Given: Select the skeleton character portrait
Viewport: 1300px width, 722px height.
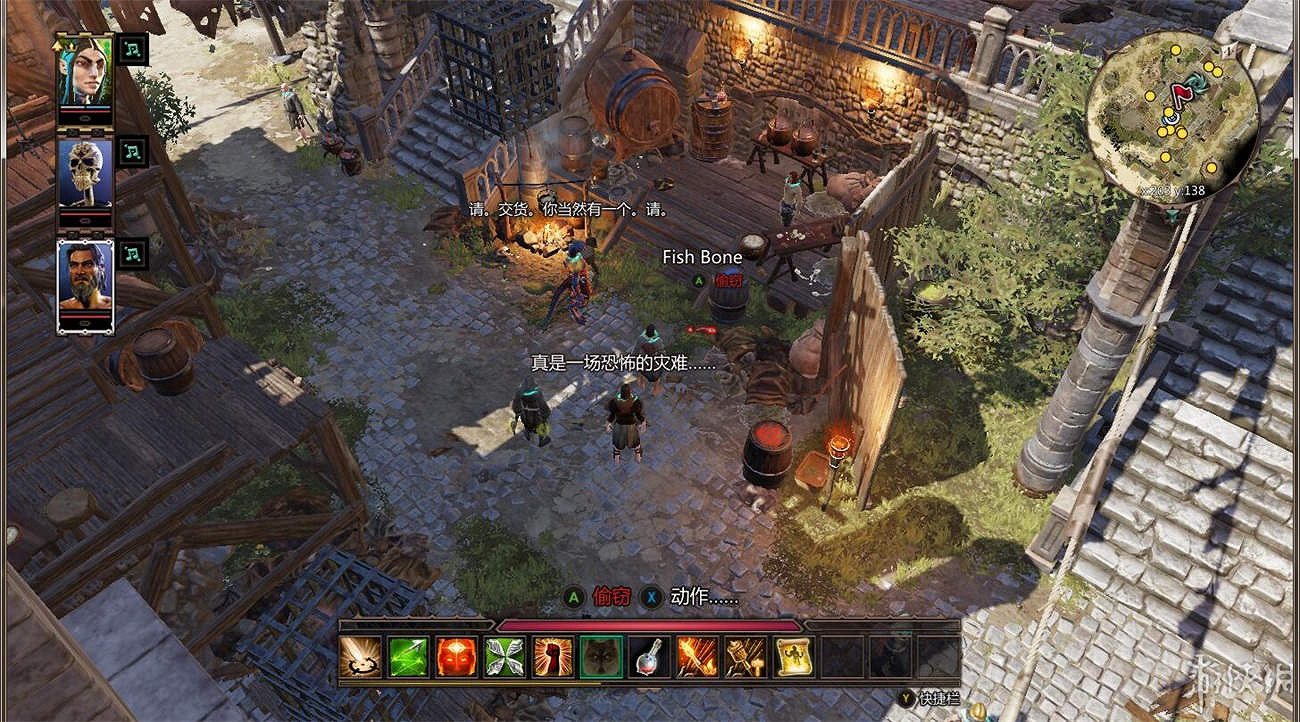Looking at the screenshot, I should [x=85, y=173].
